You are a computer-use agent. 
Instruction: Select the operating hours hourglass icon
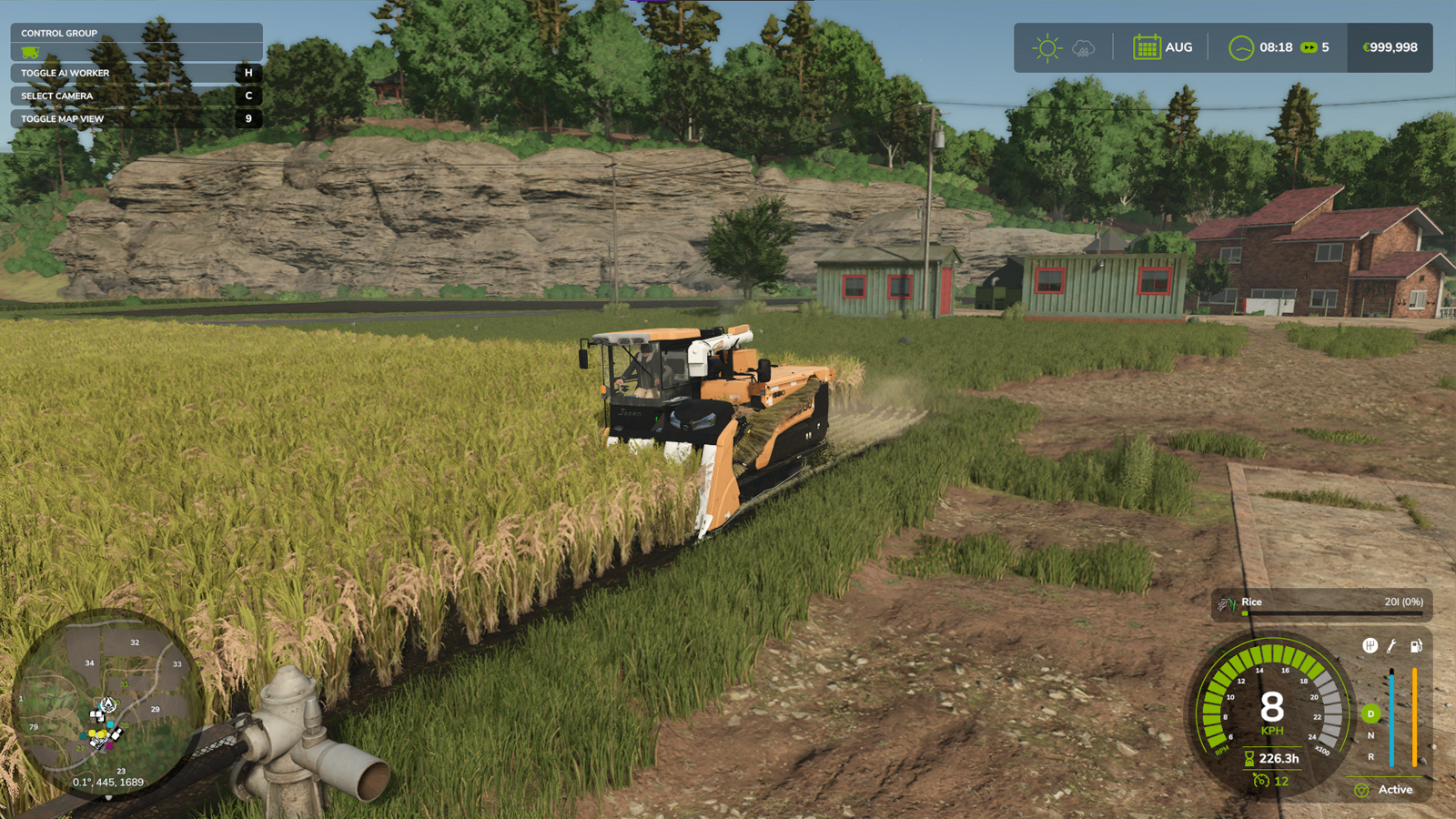tap(1249, 759)
